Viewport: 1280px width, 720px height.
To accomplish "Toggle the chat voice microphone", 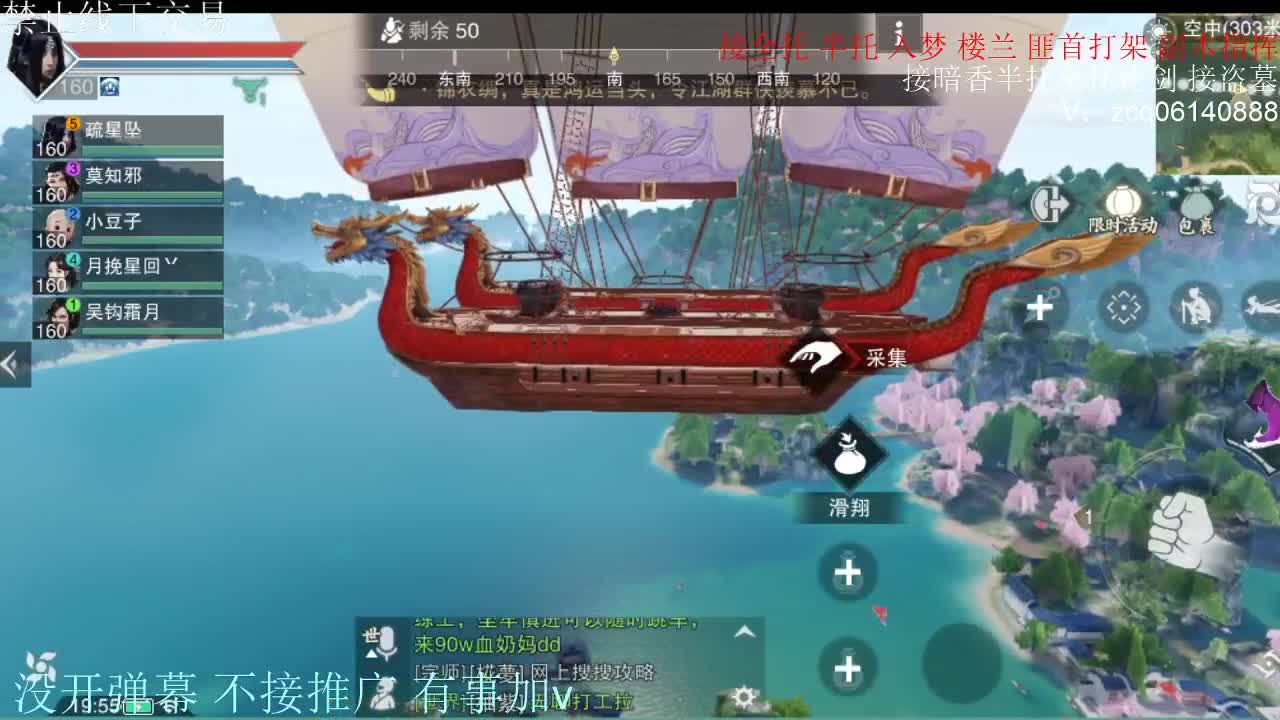I will point(385,640).
